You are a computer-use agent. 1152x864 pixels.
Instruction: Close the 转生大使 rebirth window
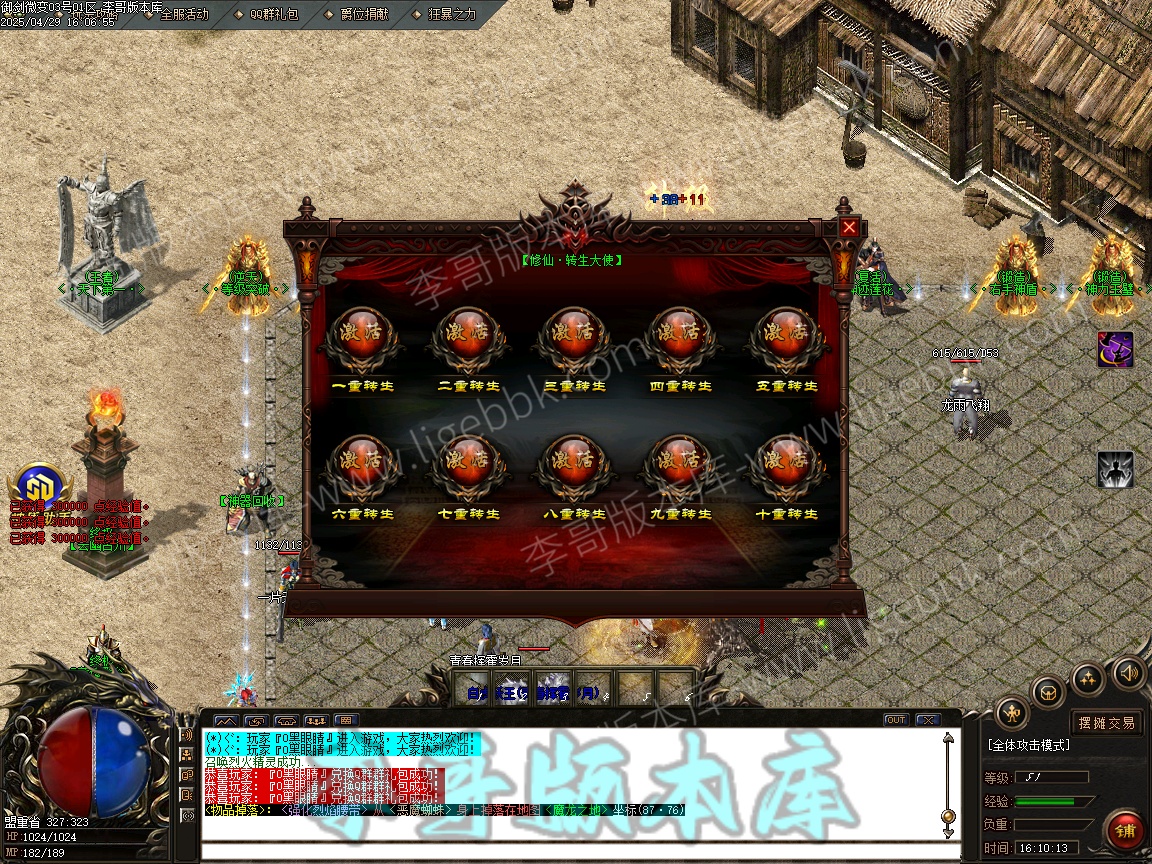(849, 227)
